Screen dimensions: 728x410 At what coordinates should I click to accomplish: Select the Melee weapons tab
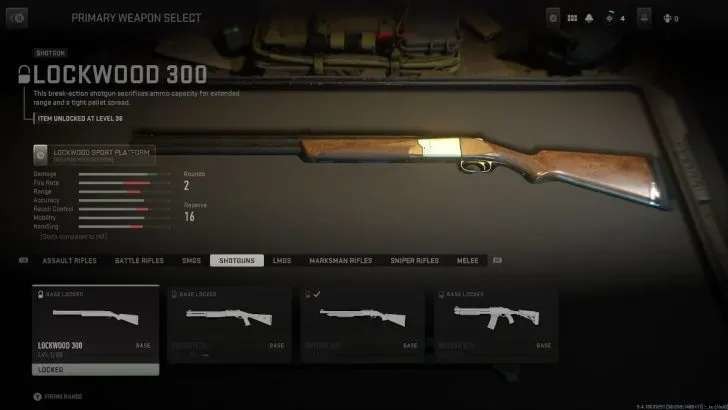click(x=467, y=261)
